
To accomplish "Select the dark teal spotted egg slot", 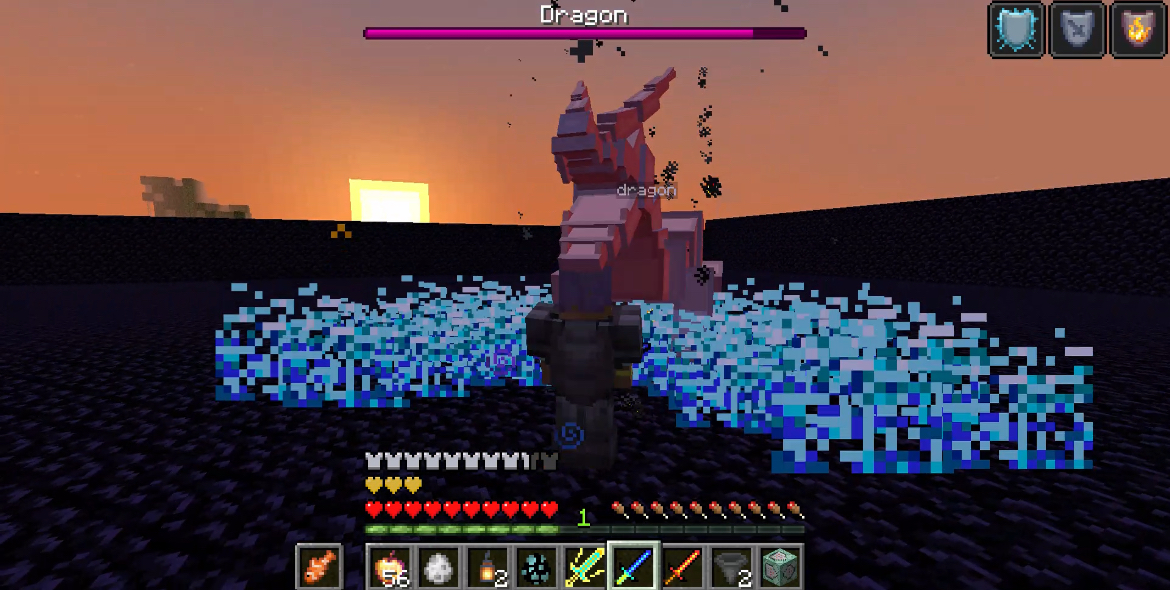I will tap(536, 567).
